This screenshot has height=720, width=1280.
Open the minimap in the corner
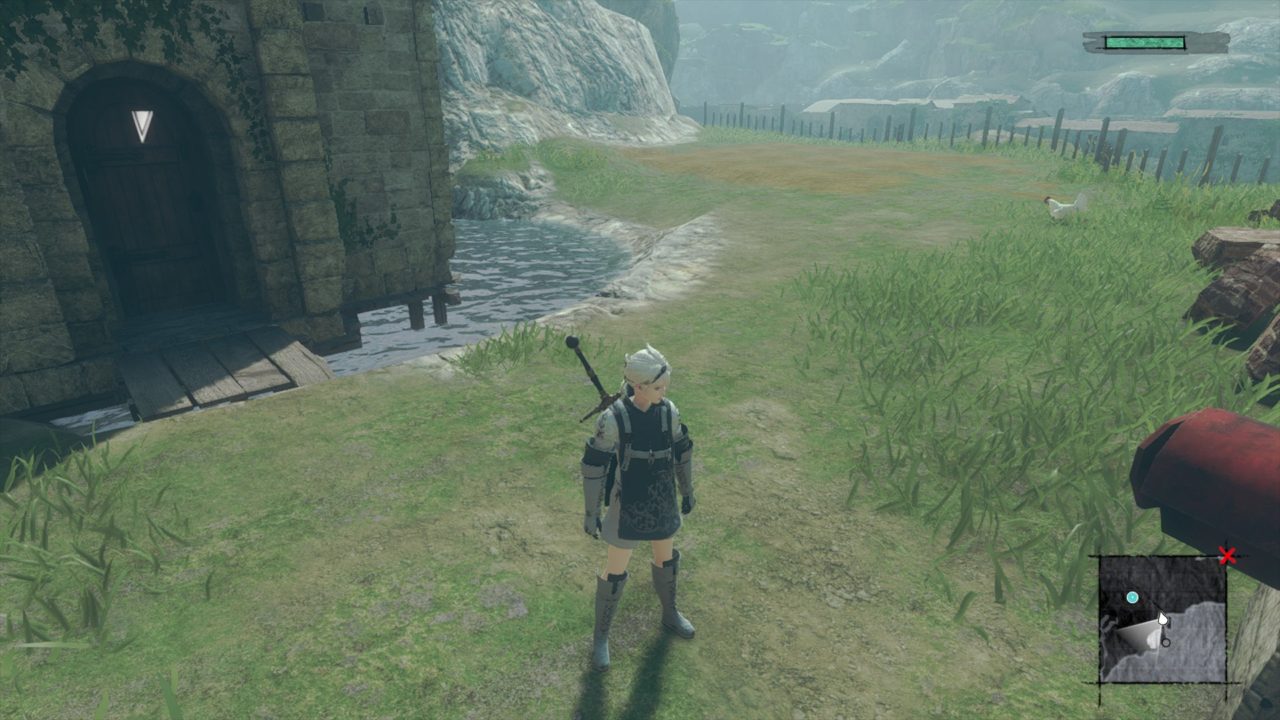click(x=1162, y=619)
